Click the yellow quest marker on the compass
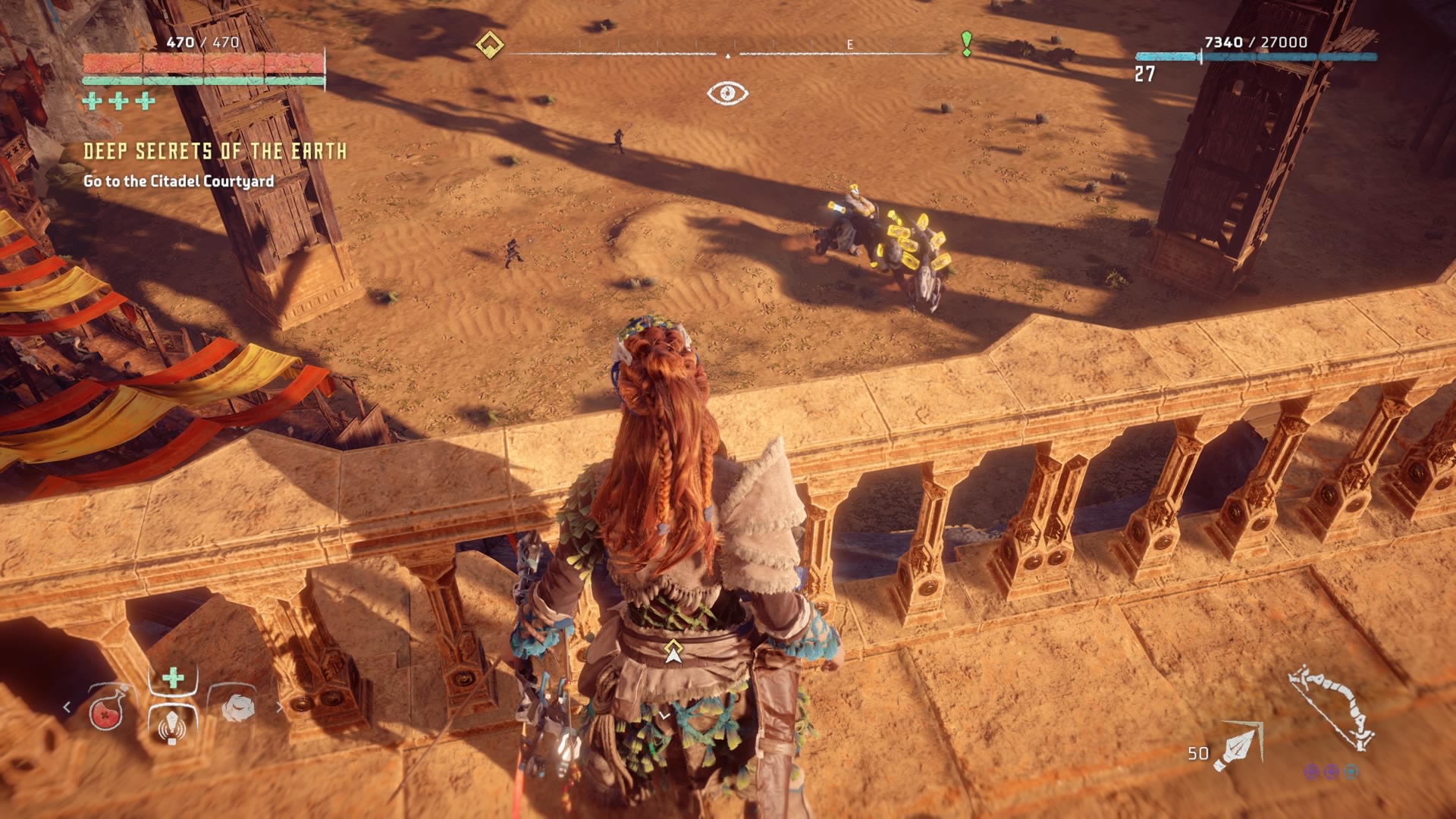Screen dimensions: 1456x819 coord(490,45)
